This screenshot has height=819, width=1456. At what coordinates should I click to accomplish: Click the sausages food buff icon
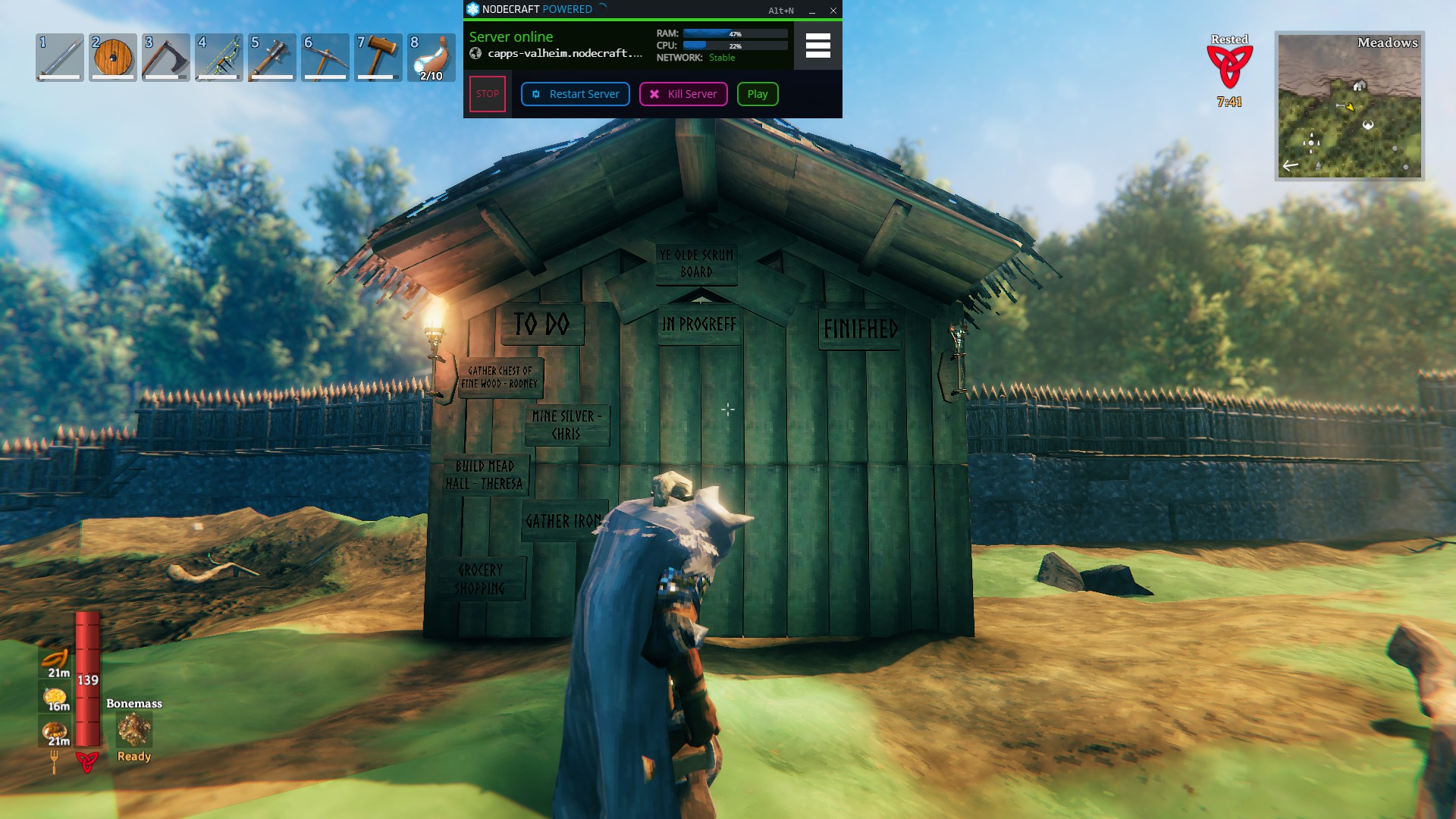[55, 660]
